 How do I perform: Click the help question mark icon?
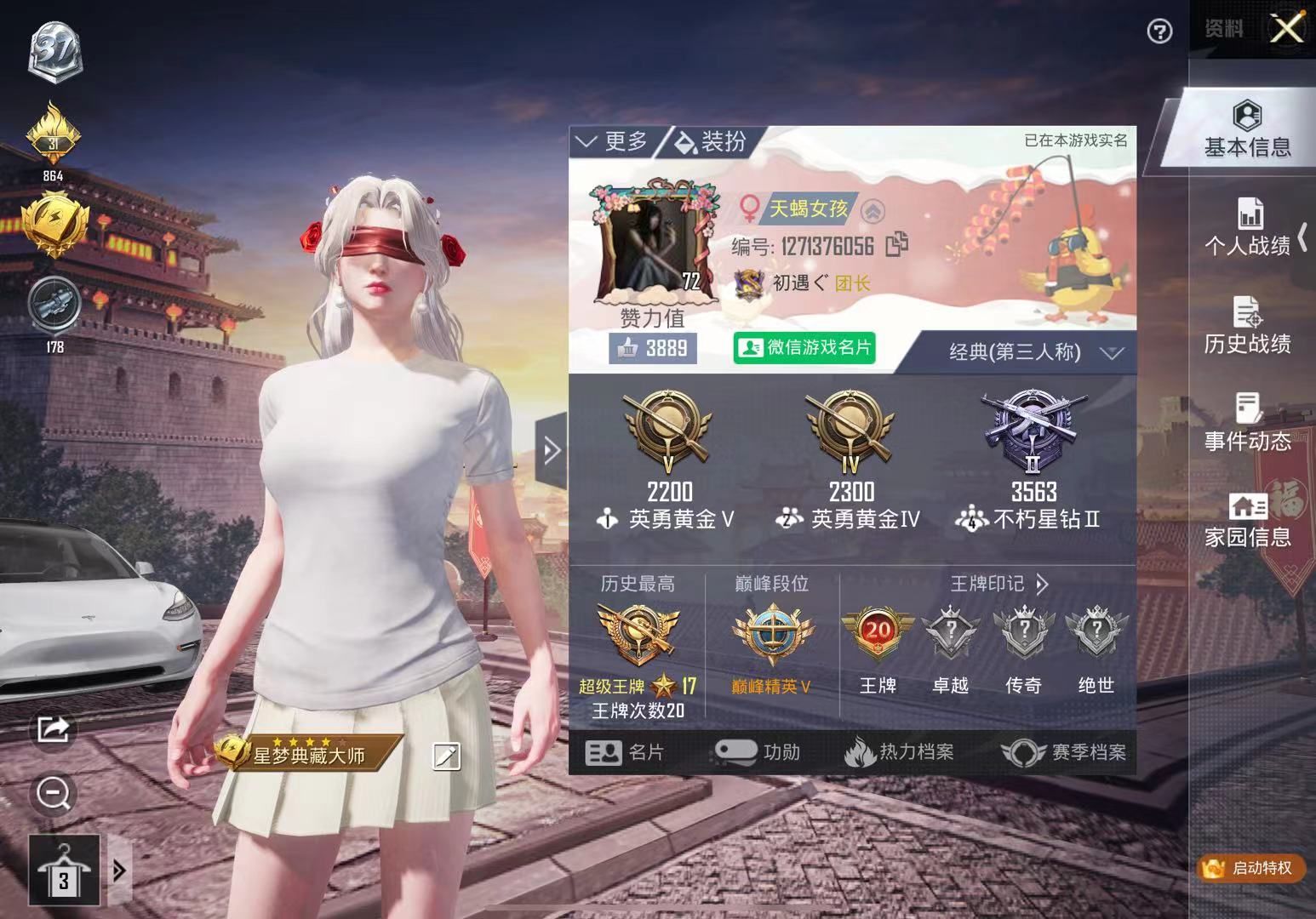(x=1158, y=32)
